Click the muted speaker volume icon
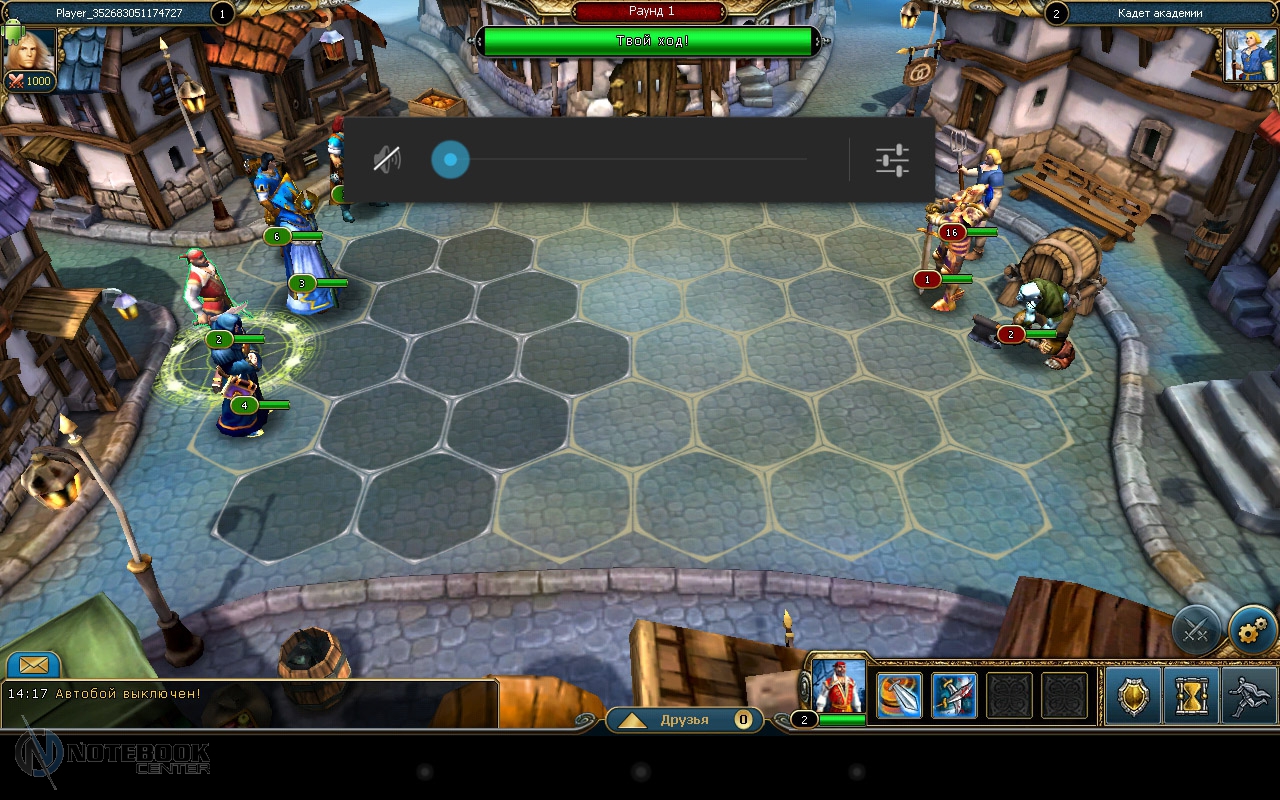The width and height of the screenshot is (1280, 800). (387, 160)
